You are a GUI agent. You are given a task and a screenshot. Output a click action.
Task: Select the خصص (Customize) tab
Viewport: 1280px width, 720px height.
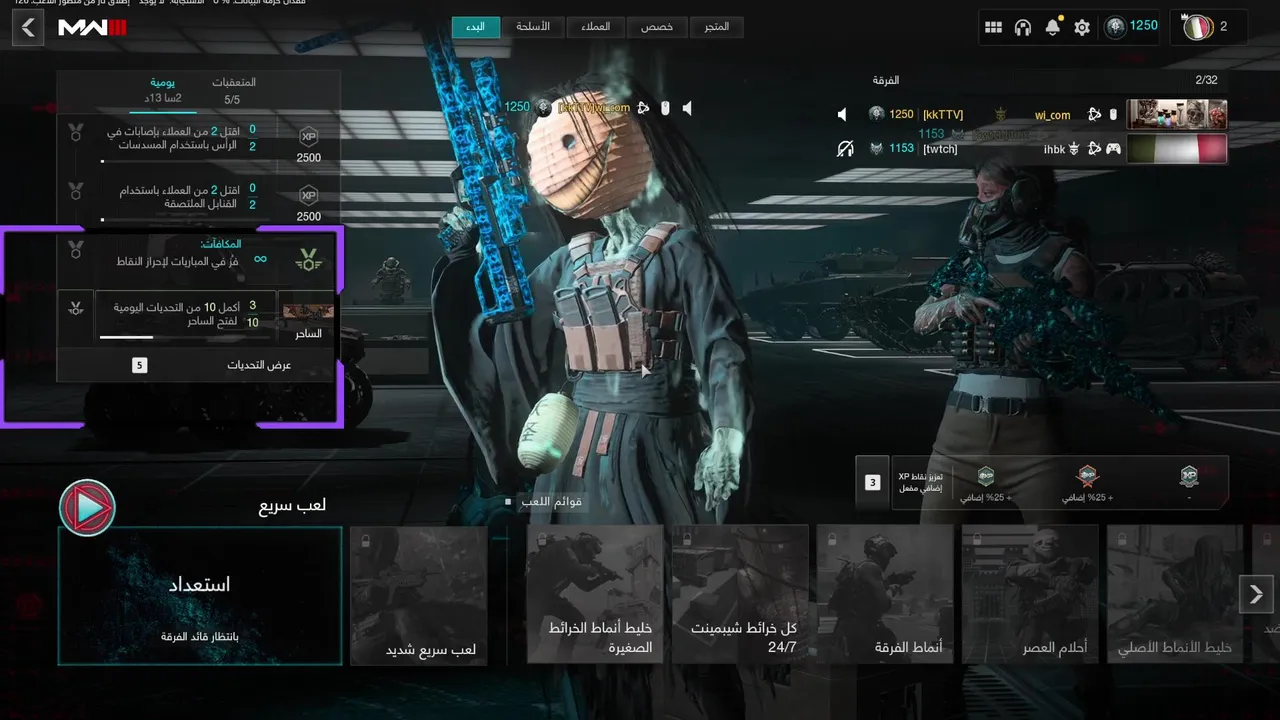pyautogui.click(x=657, y=27)
